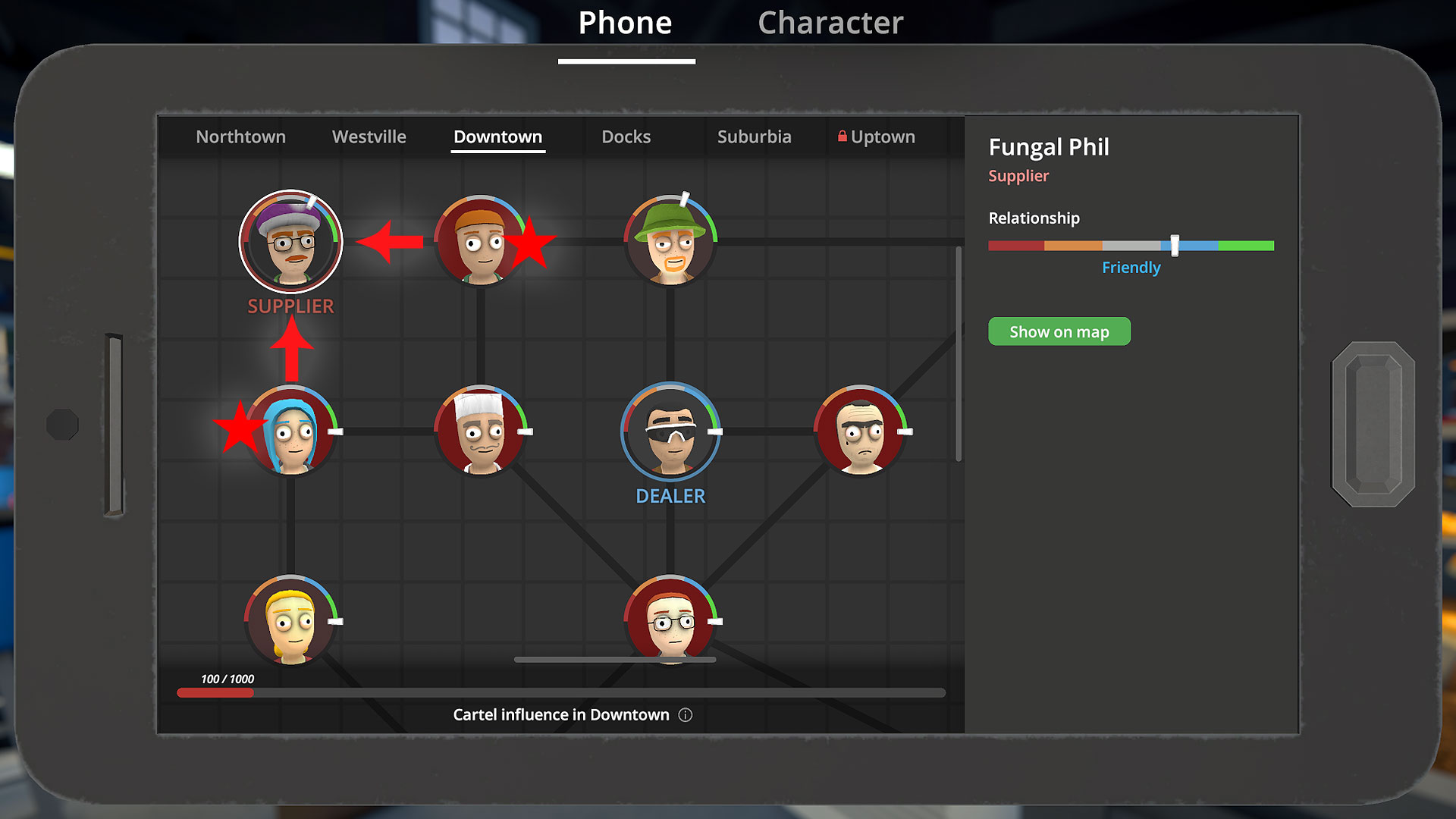Click the sunglasses-wearing Dealer avatar
The height and width of the screenshot is (819, 1456).
[670, 432]
